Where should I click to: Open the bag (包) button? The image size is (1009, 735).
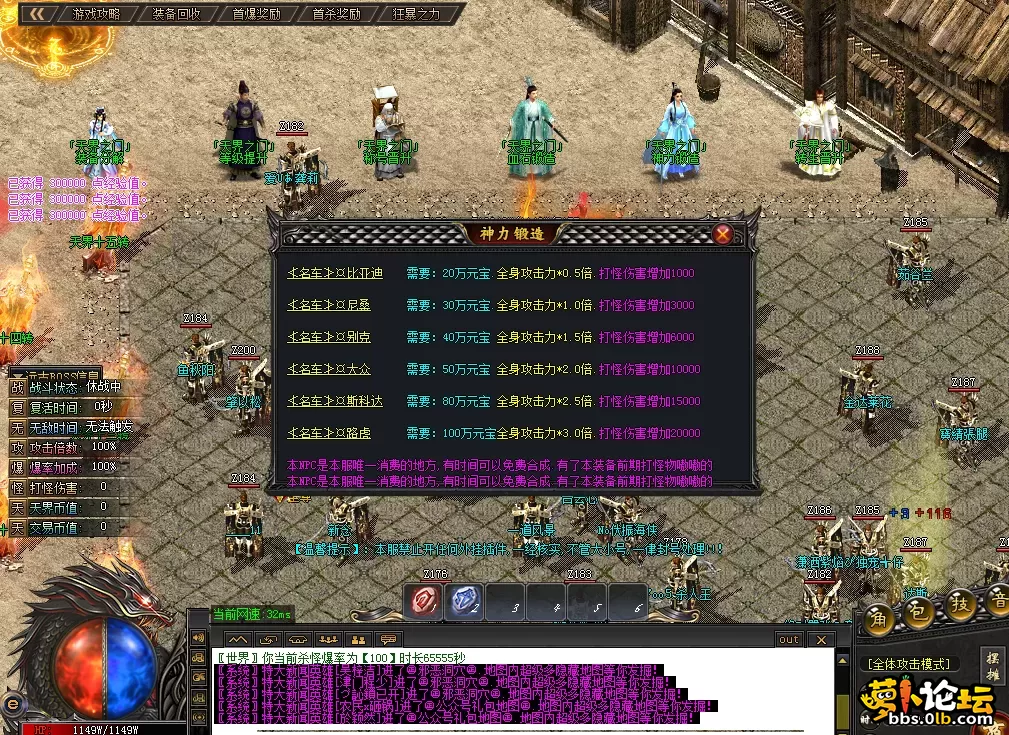(x=919, y=608)
